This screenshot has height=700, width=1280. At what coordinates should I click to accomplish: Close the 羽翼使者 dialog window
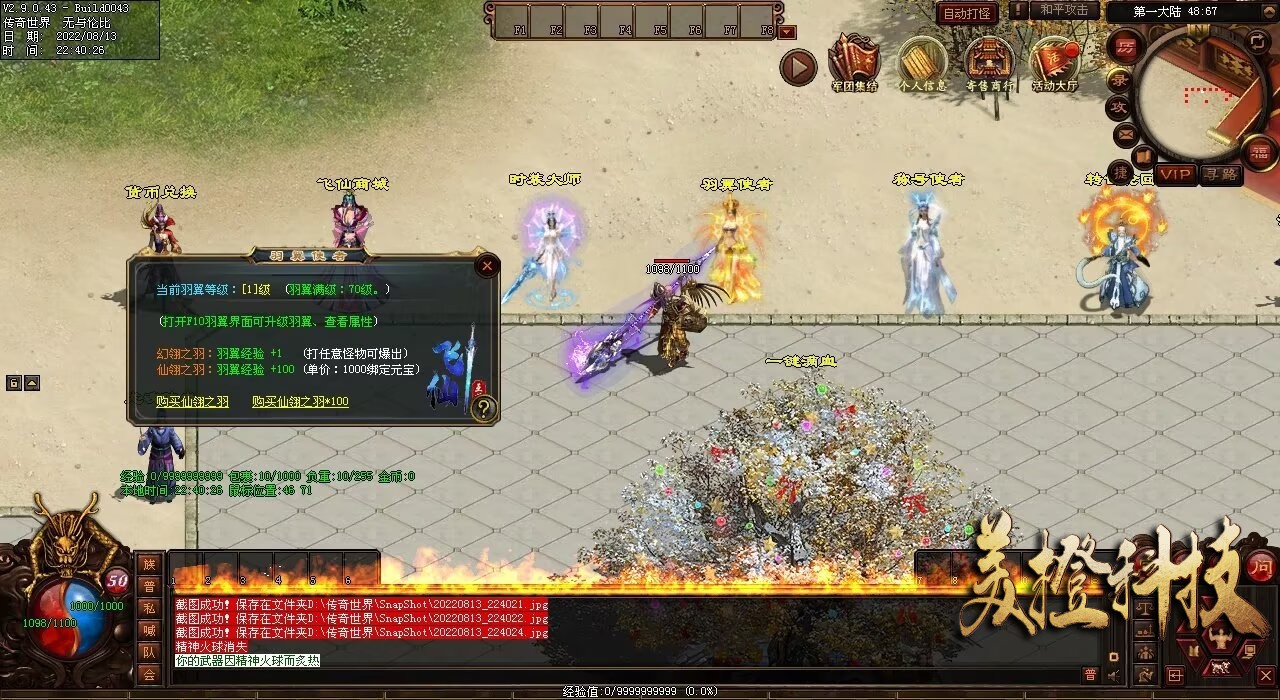click(487, 266)
